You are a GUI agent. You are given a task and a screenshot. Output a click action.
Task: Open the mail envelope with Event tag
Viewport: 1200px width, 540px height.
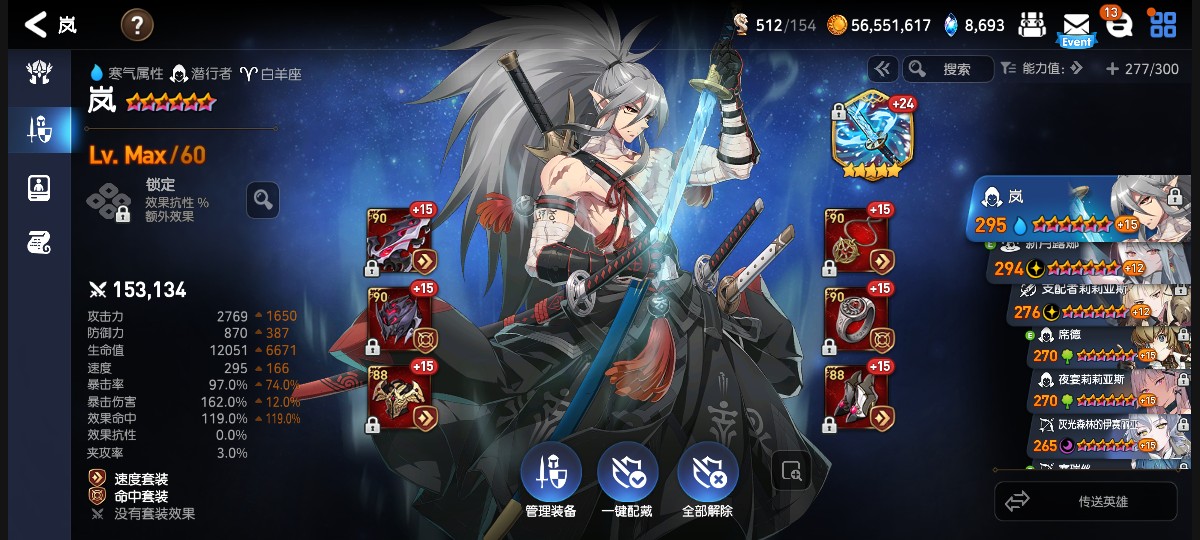coord(1076,26)
